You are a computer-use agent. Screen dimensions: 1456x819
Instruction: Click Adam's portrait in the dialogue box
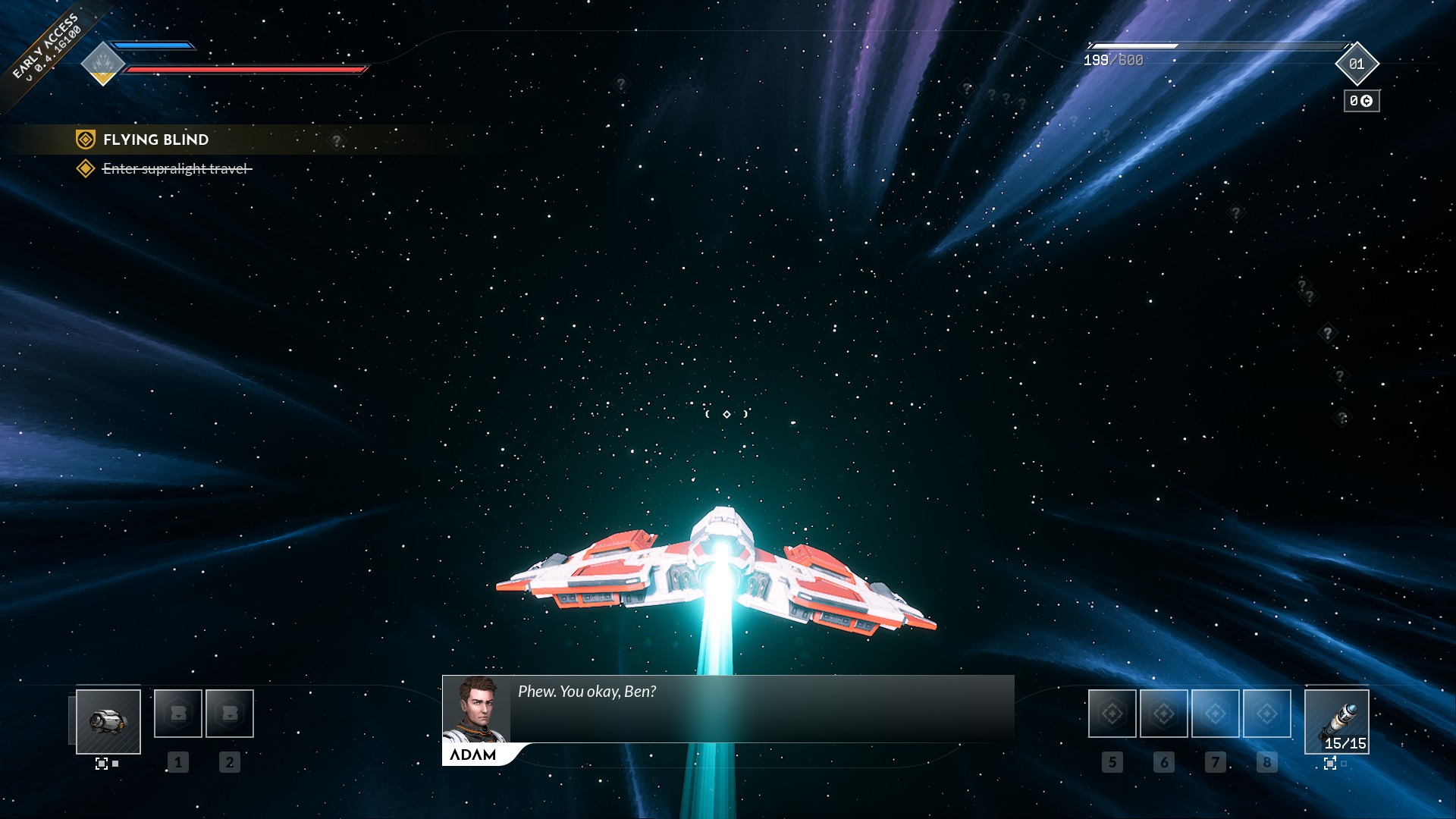pos(476,709)
